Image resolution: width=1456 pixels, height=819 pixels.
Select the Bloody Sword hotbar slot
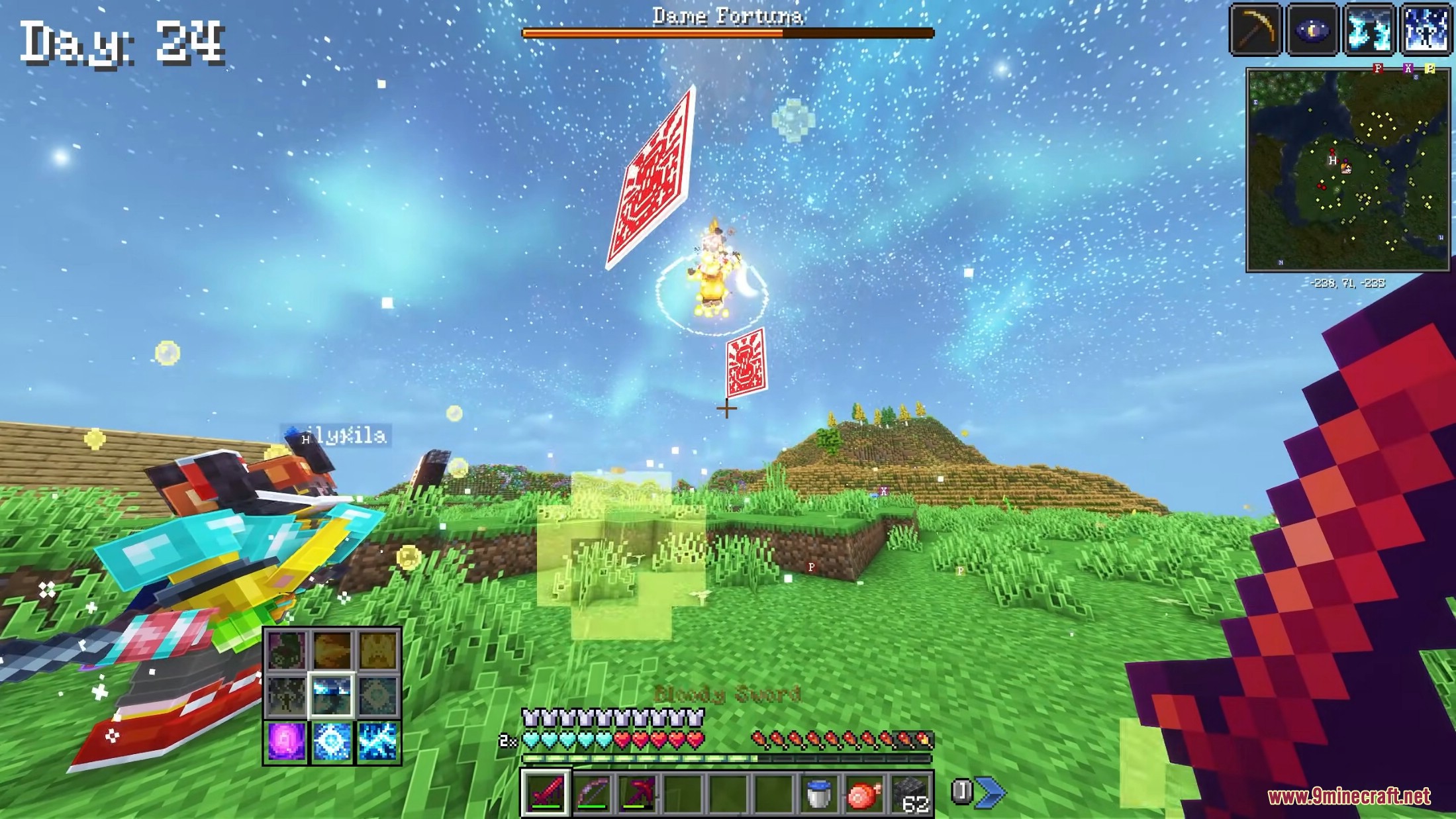coord(546,793)
